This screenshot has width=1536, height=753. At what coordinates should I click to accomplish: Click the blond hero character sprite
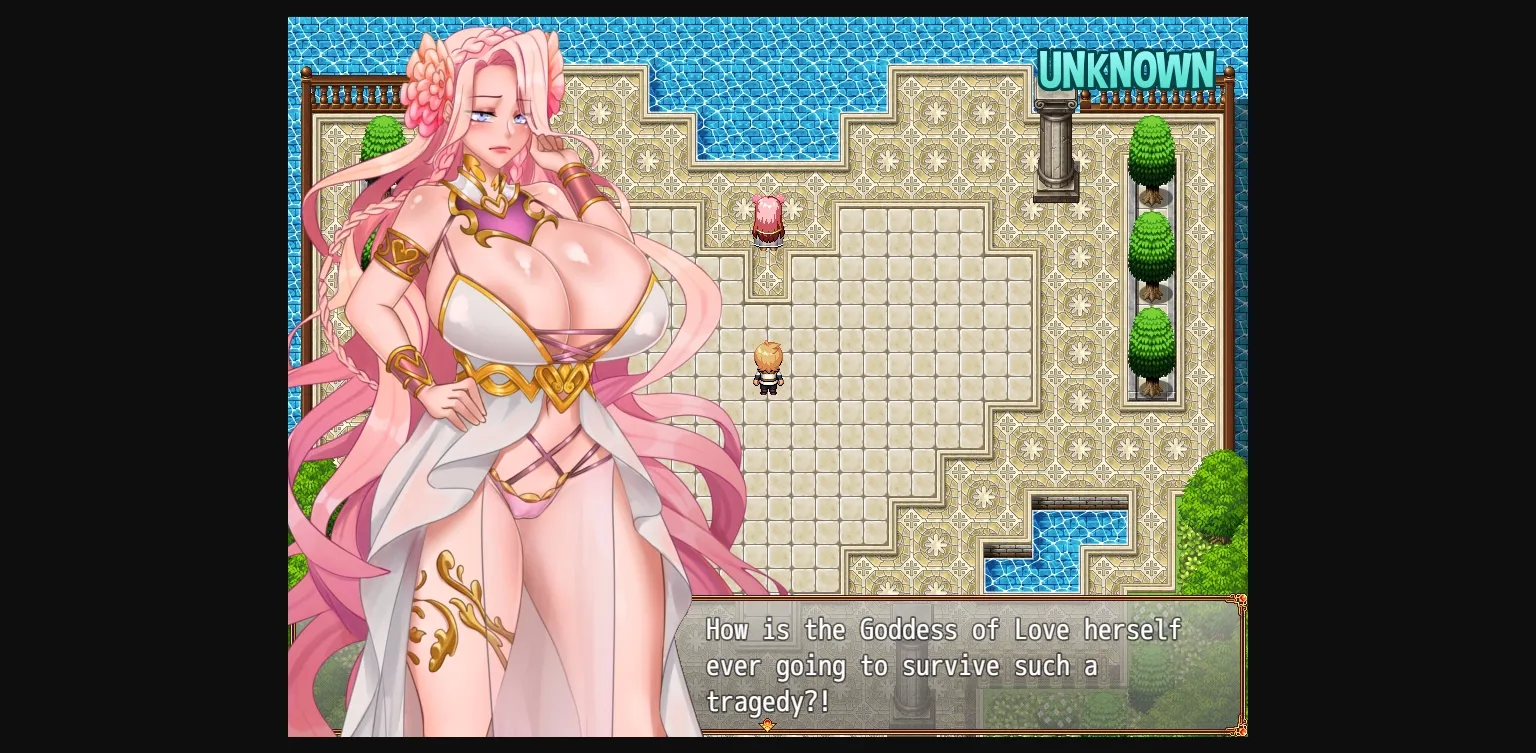[x=770, y=367]
